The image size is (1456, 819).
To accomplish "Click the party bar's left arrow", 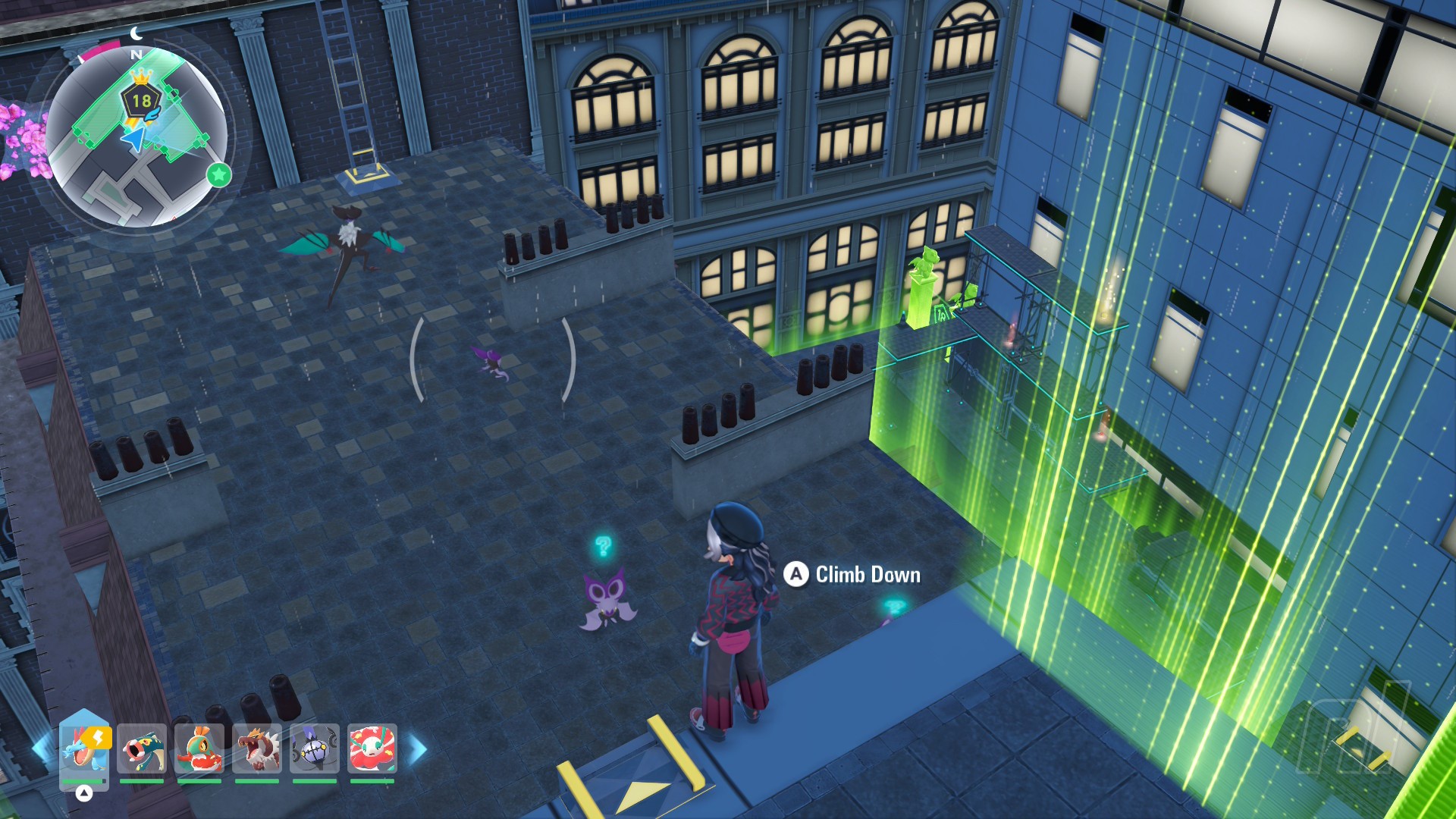I will pos(41,749).
